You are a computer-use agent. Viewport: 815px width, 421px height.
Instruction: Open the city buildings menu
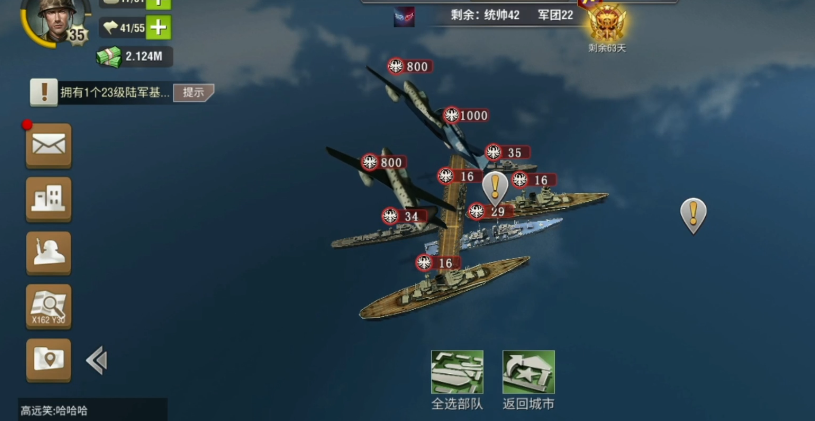point(48,198)
